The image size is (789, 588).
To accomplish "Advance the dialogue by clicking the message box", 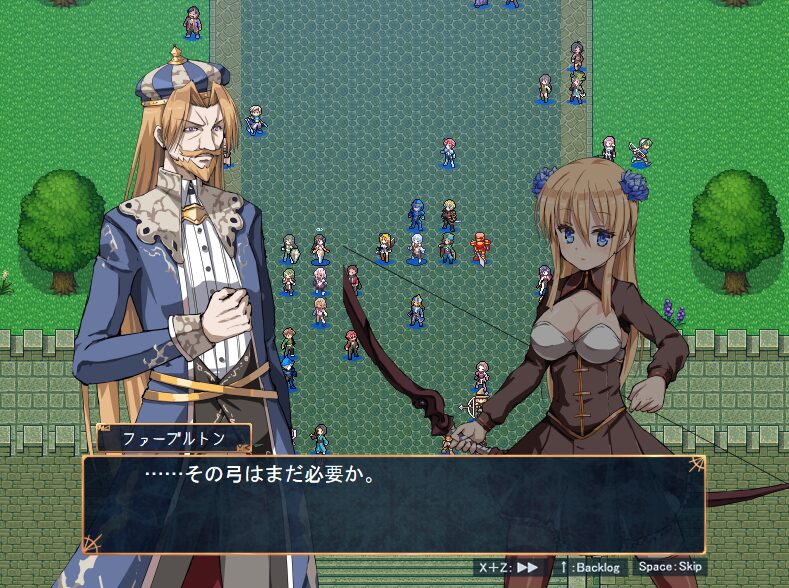I will click(x=394, y=505).
